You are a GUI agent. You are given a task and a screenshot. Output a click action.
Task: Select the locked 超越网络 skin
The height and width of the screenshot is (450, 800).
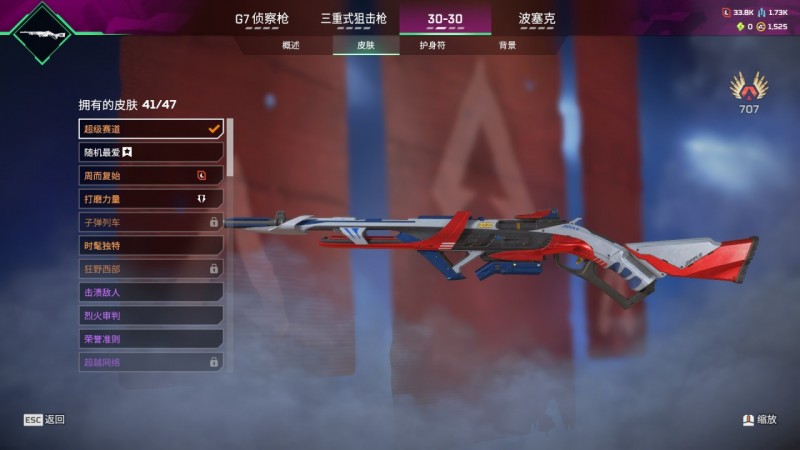150,362
